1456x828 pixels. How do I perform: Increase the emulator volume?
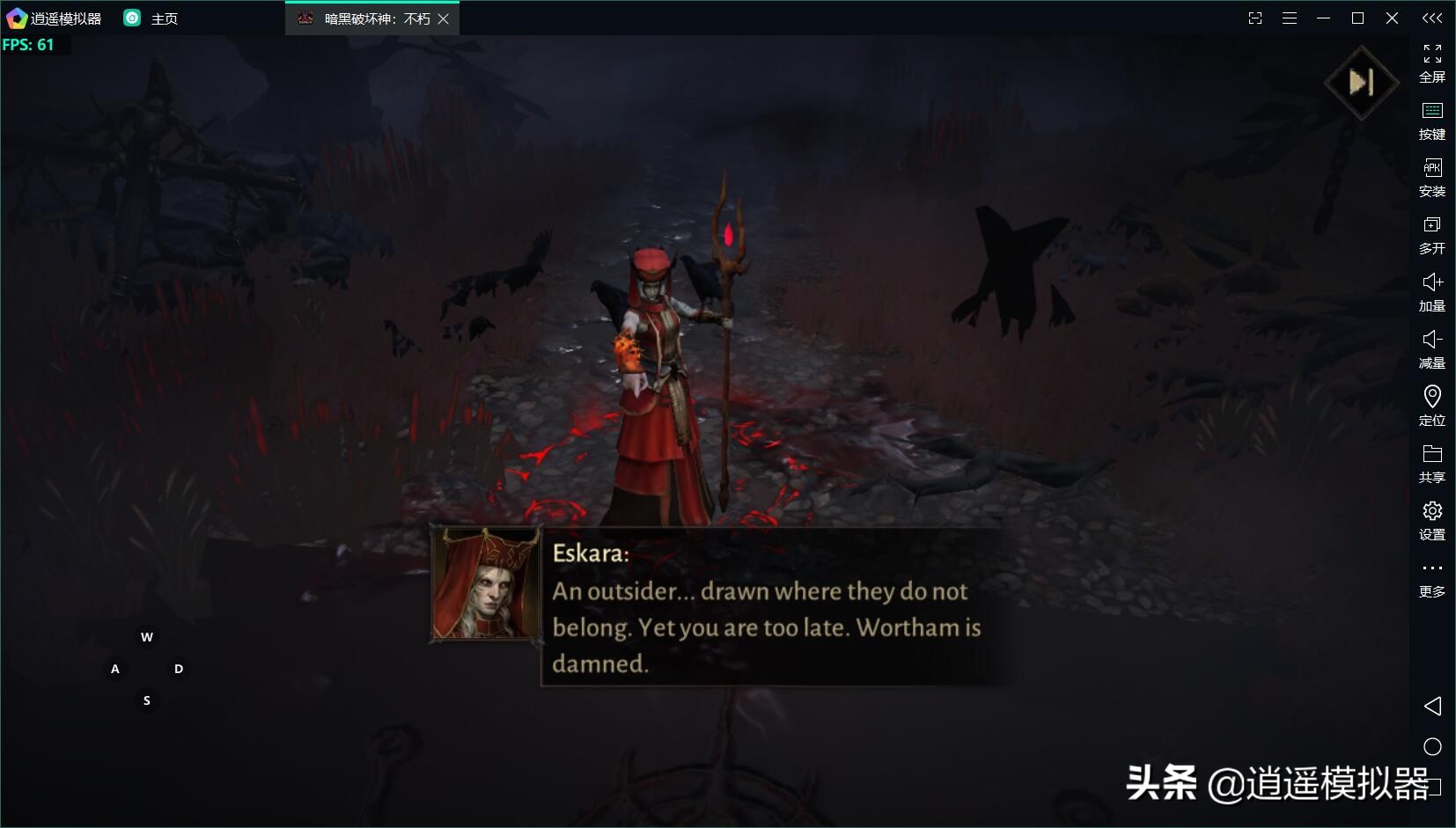(x=1432, y=292)
